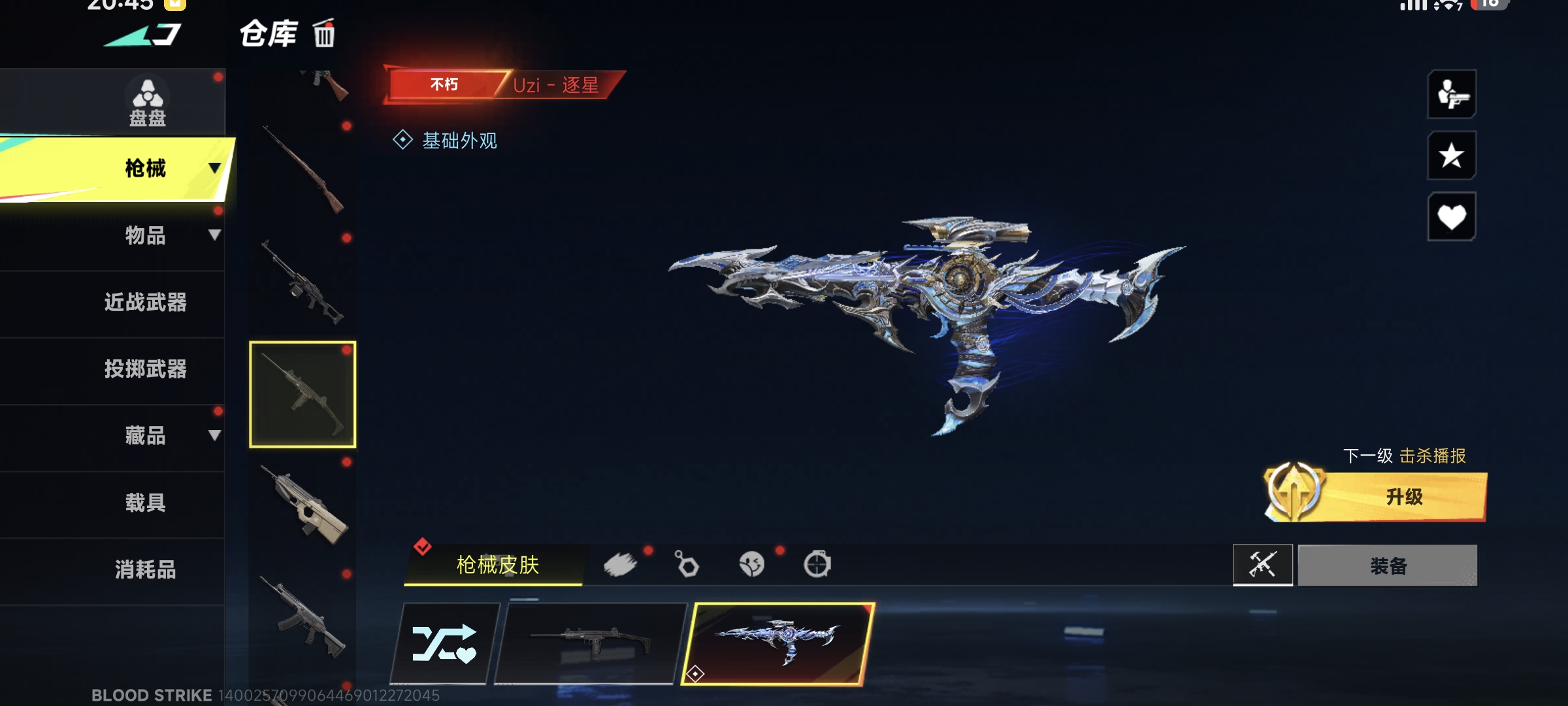Open the weapon inspect pose icon

tap(1453, 95)
